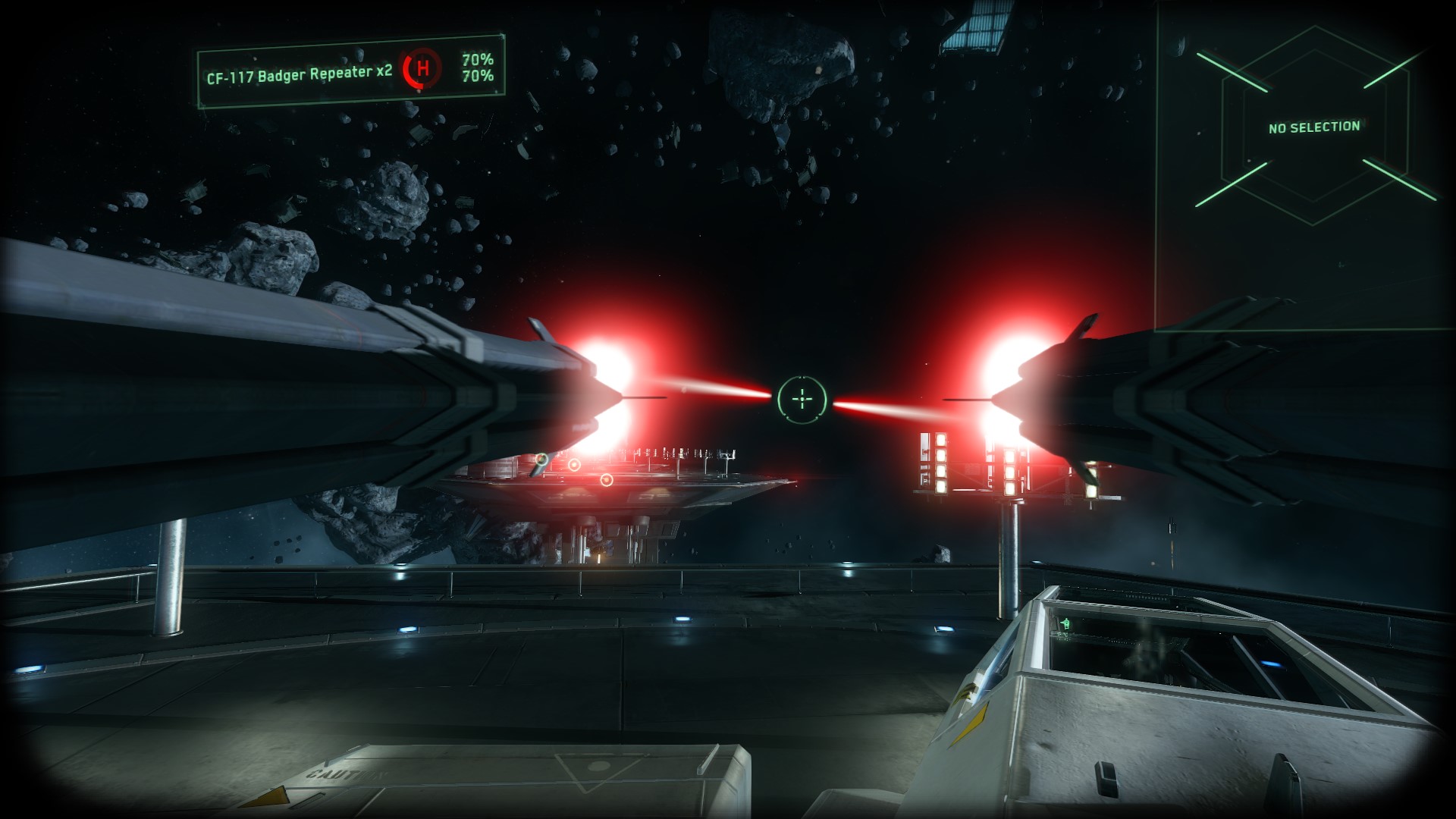Open the NO SELECTION target panel
1456x819 pixels.
[x=1314, y=127]
